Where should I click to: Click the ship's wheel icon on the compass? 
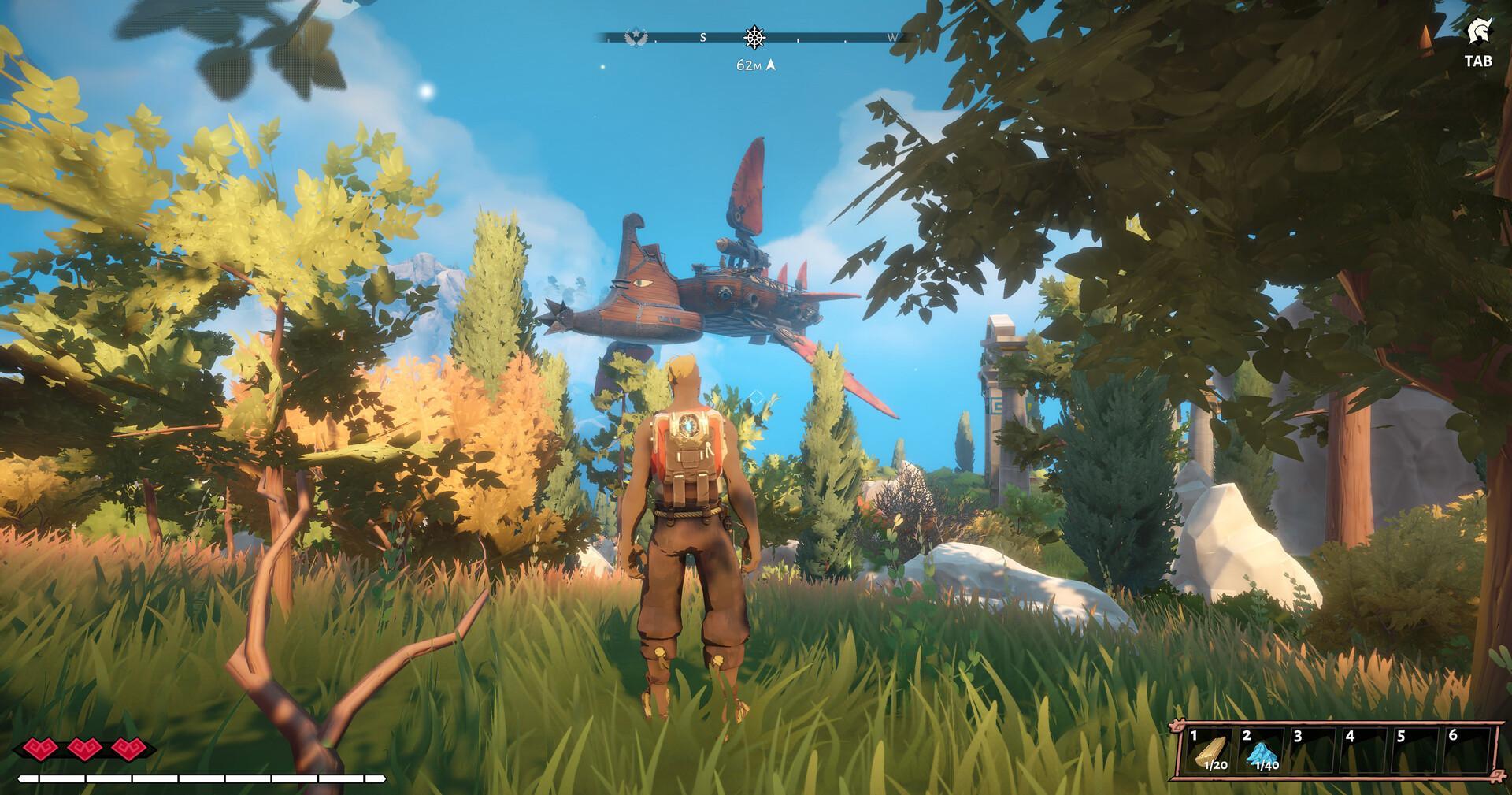coord(754,37)
